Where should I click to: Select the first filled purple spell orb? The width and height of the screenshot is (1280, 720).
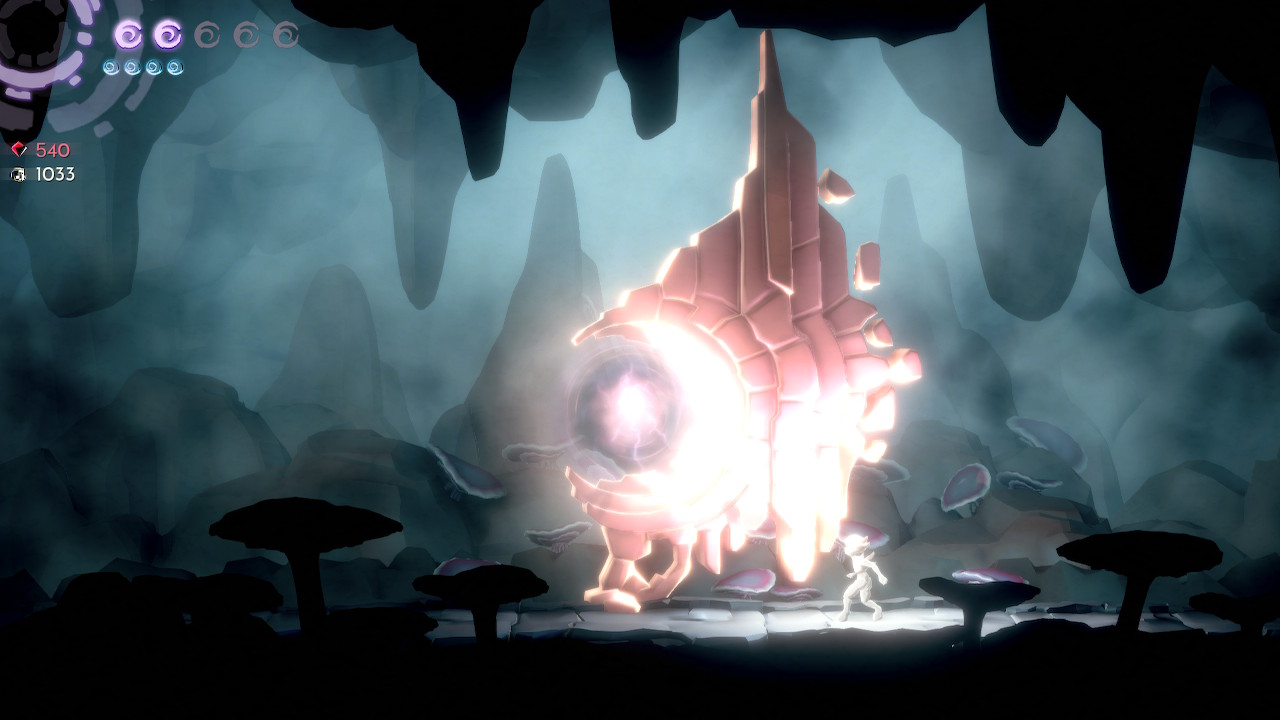tap(128, 34)
